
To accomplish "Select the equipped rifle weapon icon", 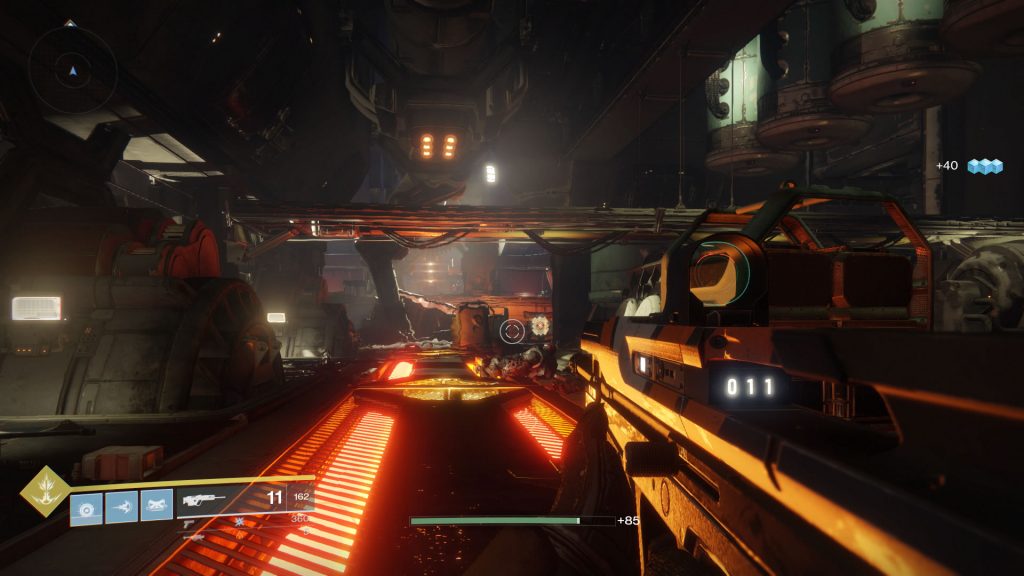I will pos(203,500).
